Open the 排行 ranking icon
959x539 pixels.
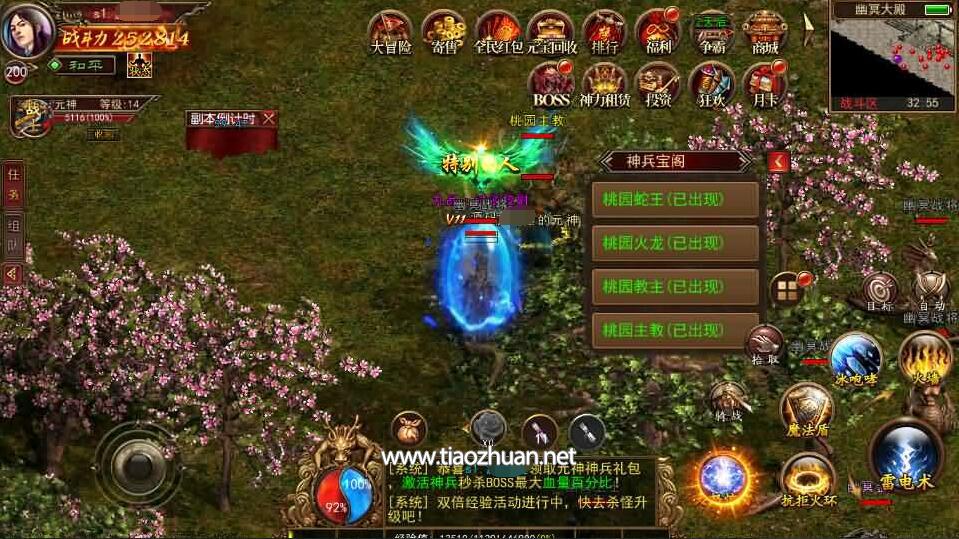(x=604, y=31)
